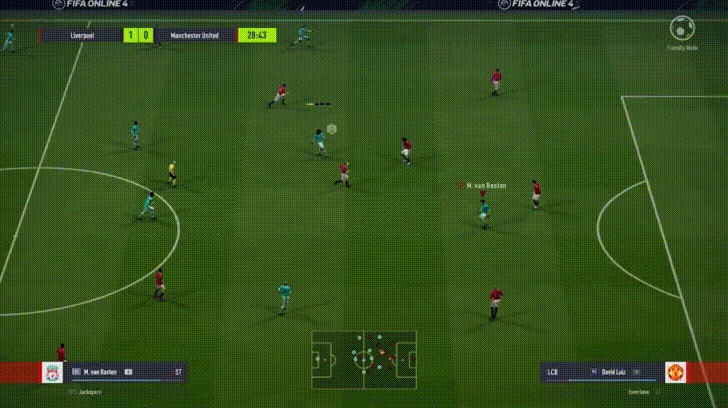Select the David Luiz player panel
Viewport: 728px width, 408px height.
[x=600, y=373]
